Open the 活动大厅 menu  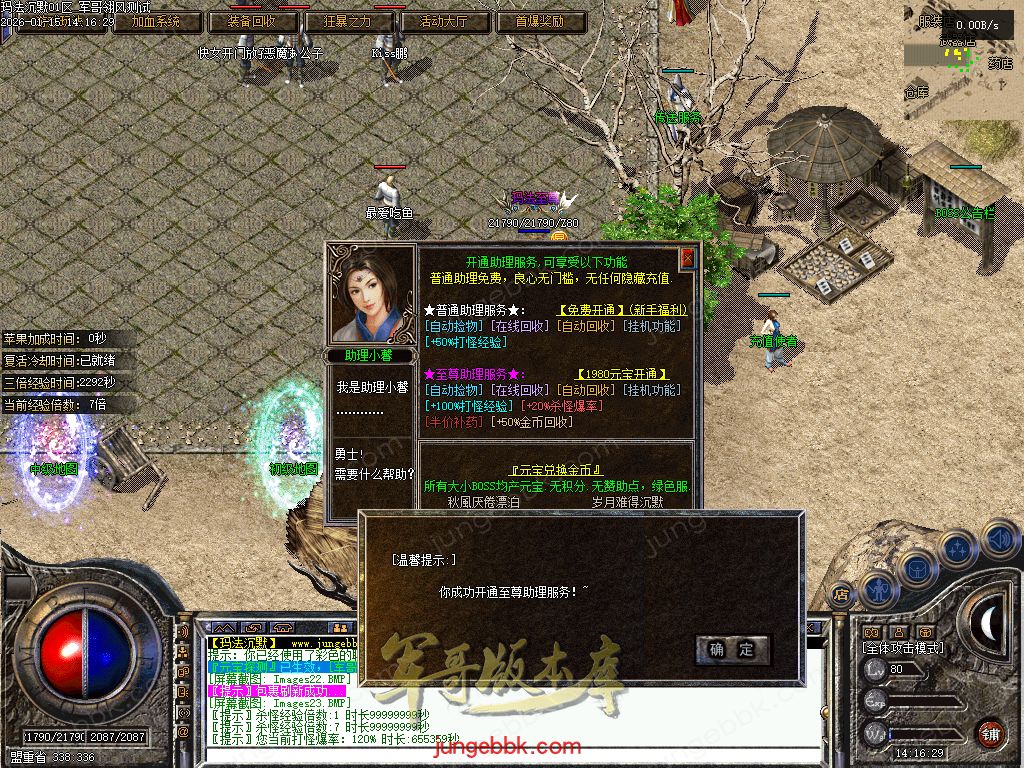point(445,21)
